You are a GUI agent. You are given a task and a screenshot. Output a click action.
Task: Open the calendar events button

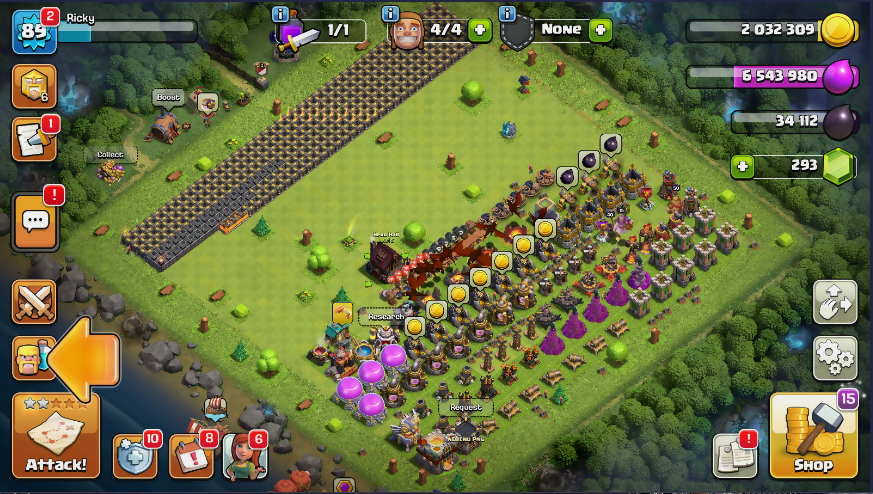pos(190,456)
